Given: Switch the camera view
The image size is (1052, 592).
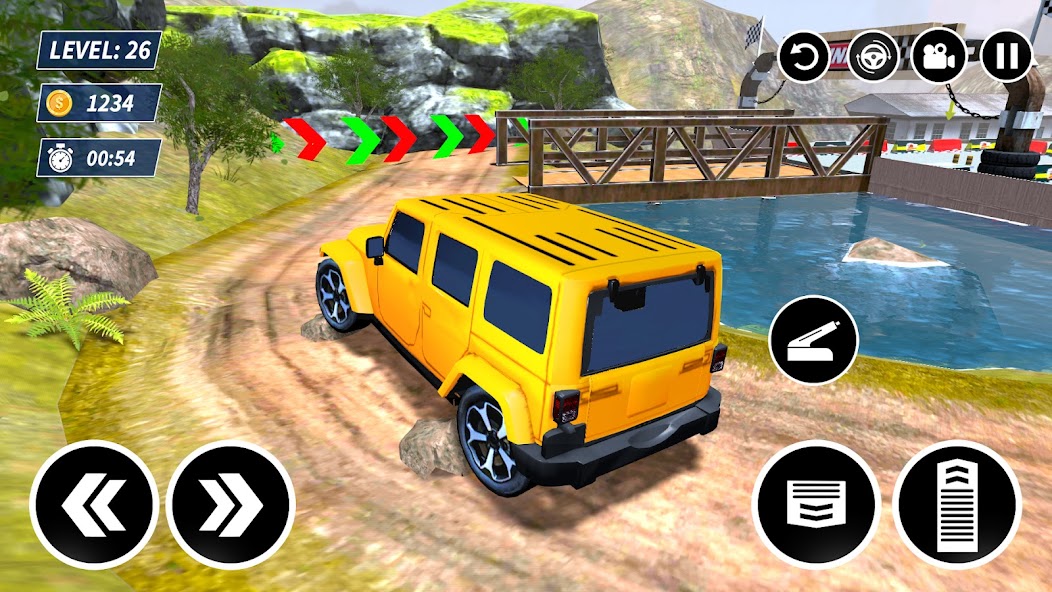Looking at the screenshot, I should (939, 55).
